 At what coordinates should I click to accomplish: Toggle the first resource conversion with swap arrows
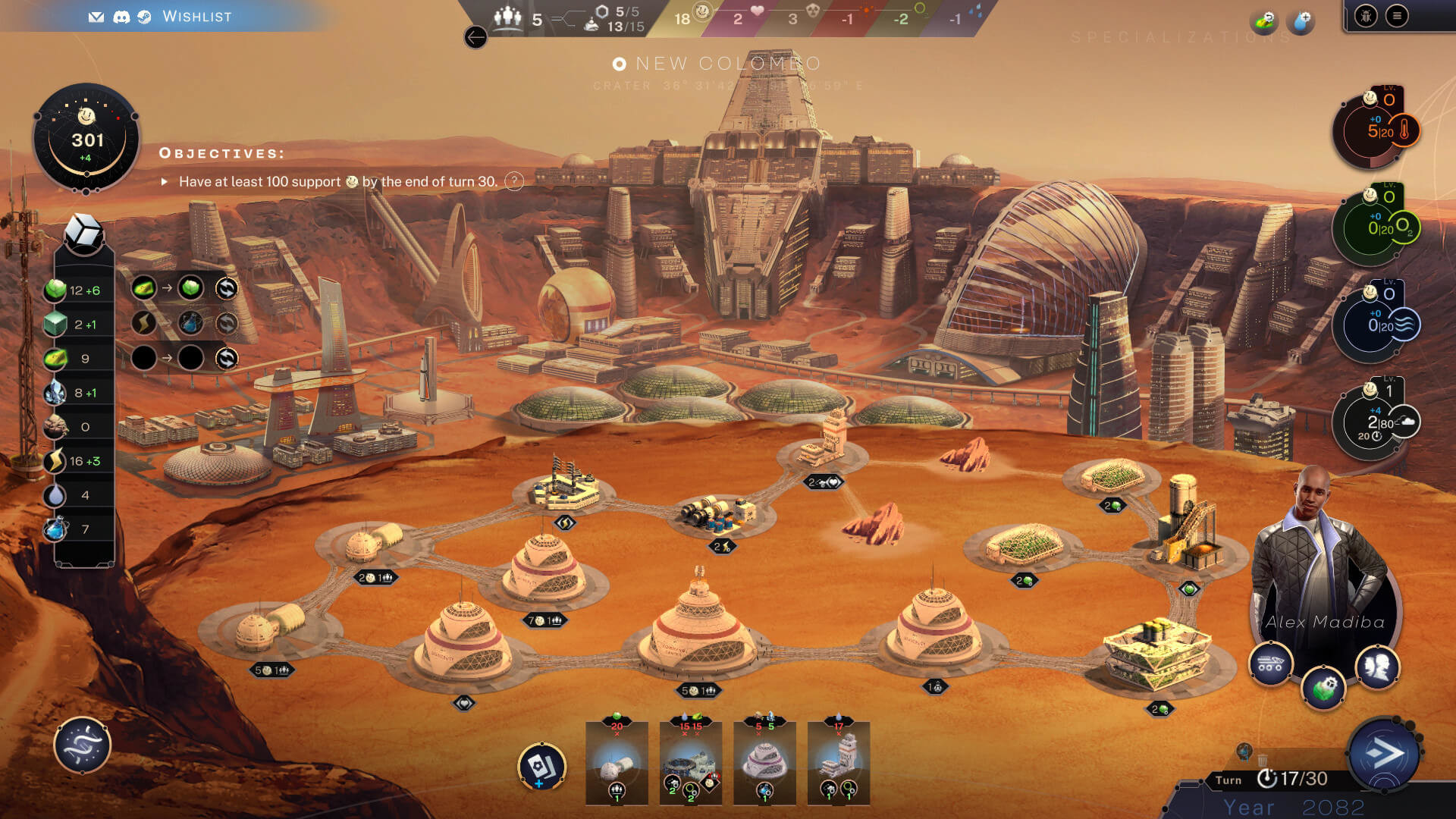click(x=227, y=288)
